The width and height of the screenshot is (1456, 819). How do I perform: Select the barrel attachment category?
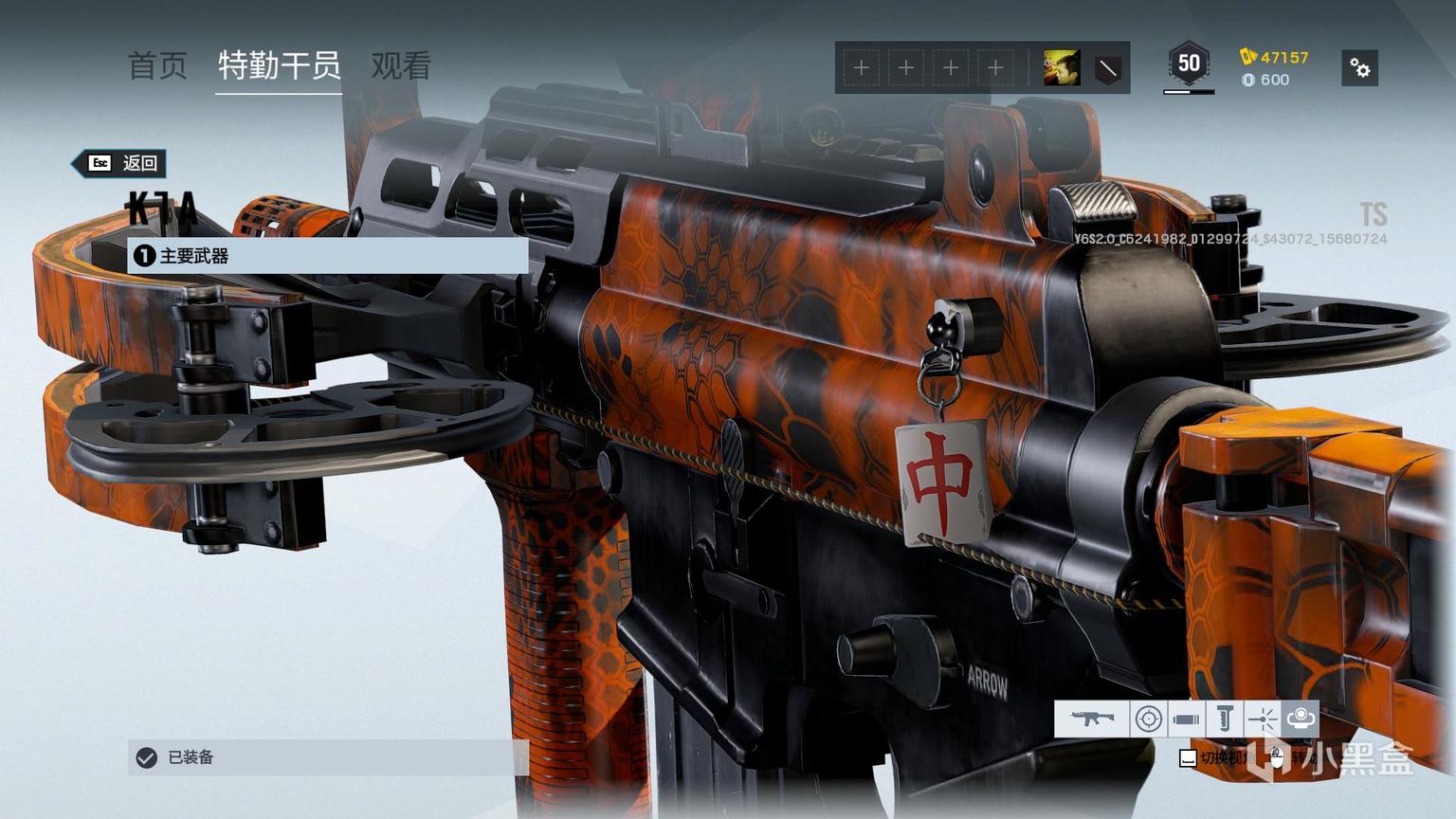(1186, 719)
